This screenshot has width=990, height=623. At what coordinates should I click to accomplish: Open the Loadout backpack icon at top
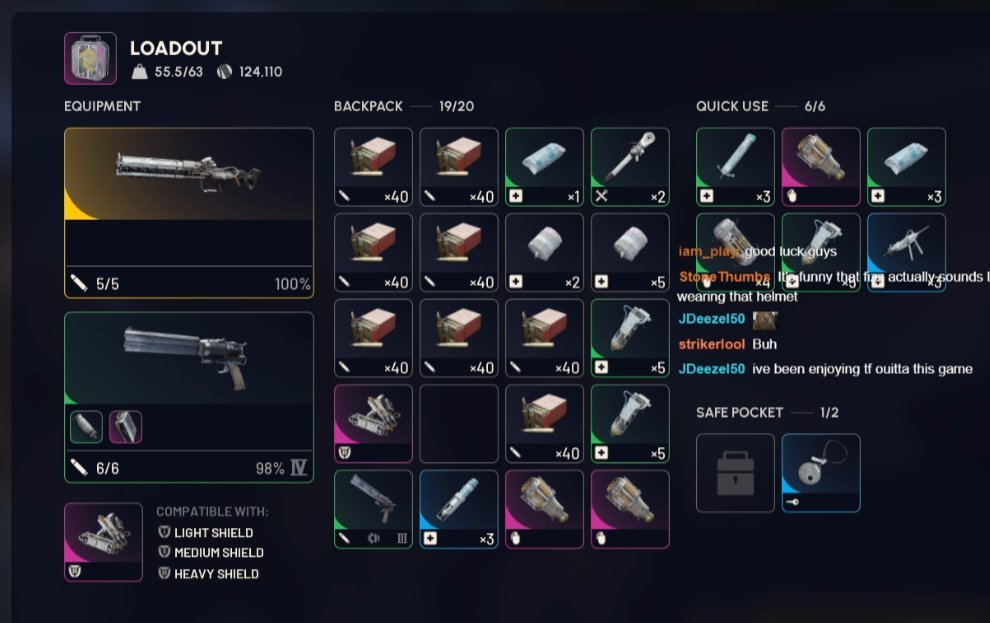pyautogui.click(x=90, y=58)
